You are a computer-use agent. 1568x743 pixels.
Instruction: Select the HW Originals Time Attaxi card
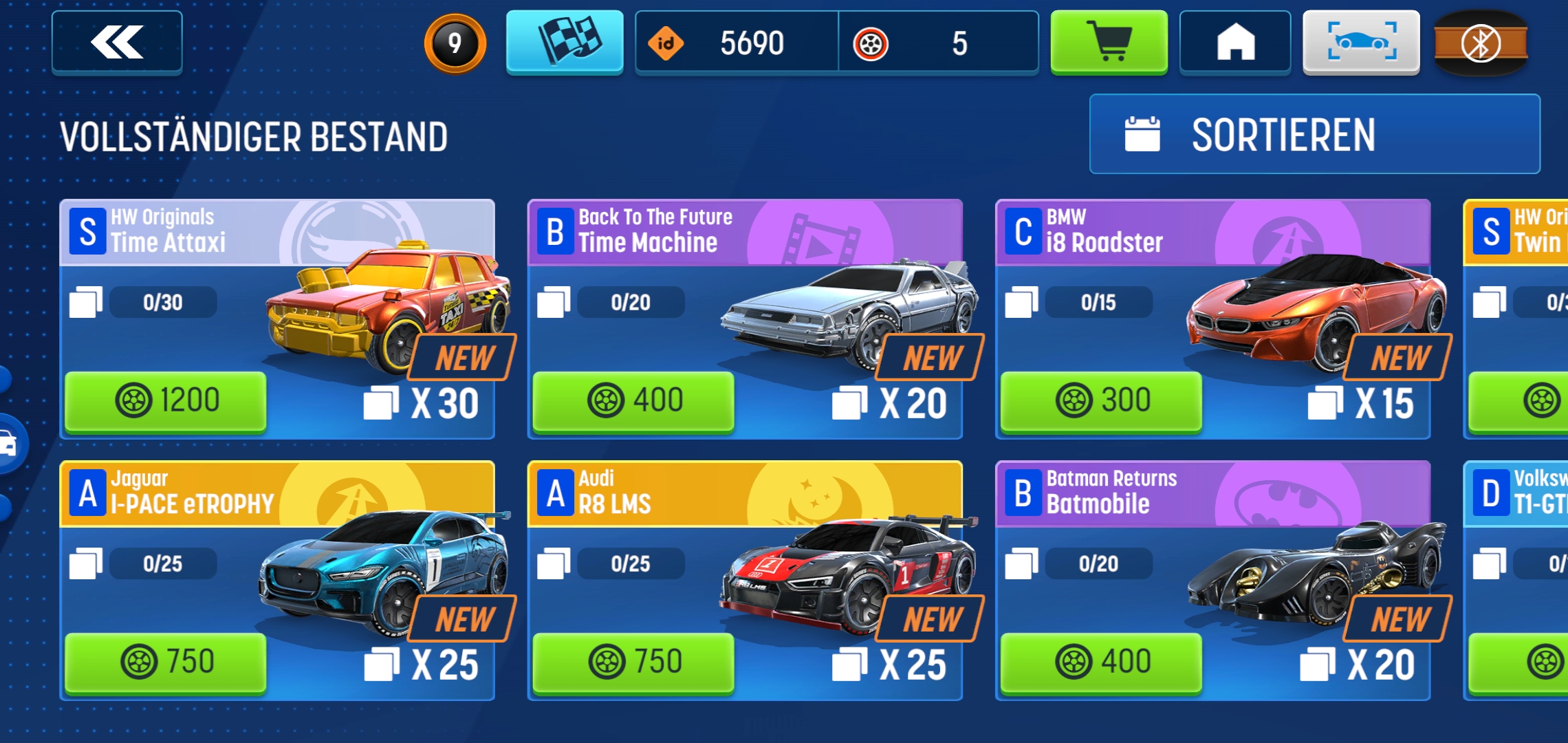[x=276, y=303]
